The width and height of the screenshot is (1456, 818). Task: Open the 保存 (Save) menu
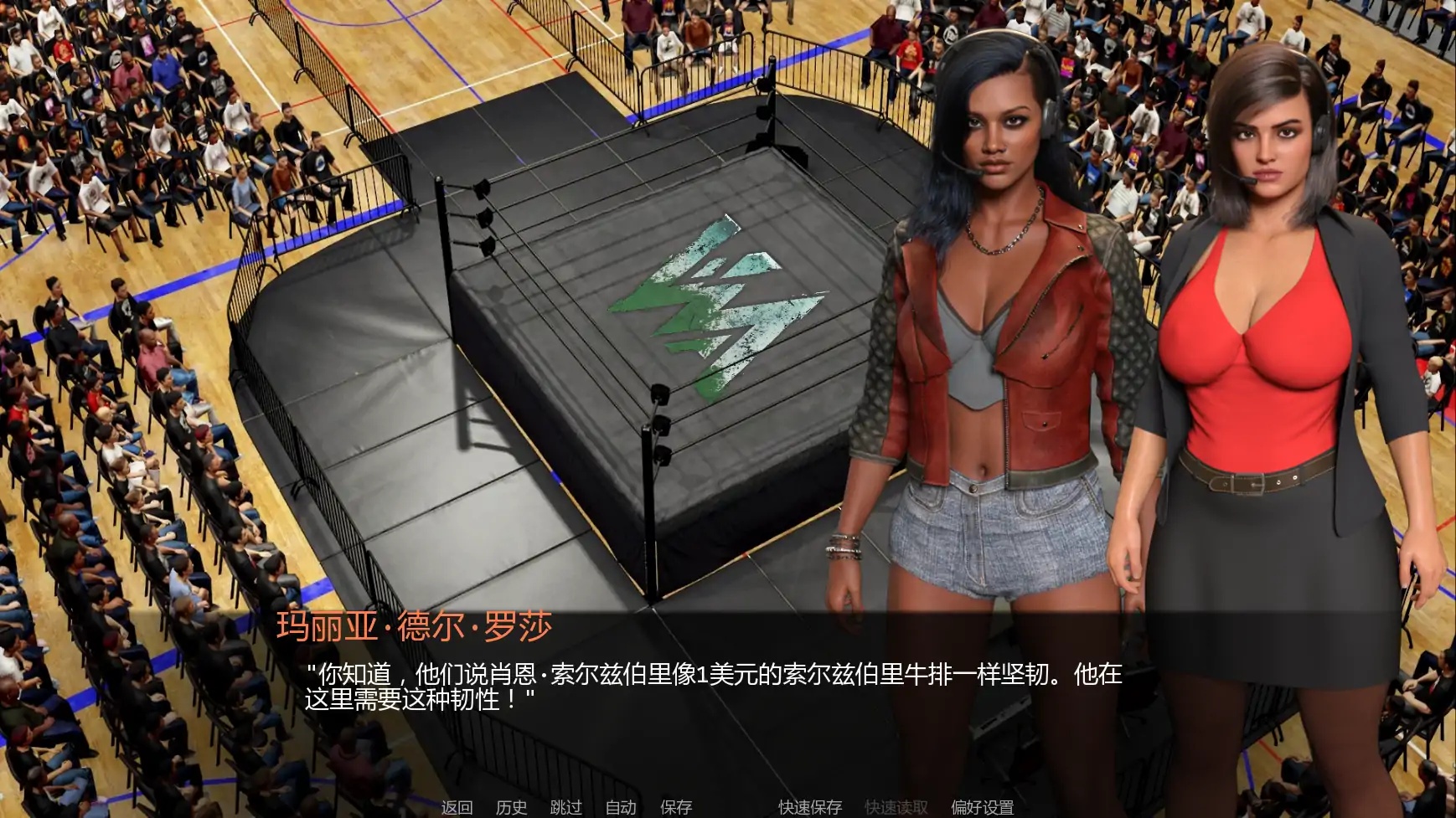pyautogui.click(x=676, y=807)
